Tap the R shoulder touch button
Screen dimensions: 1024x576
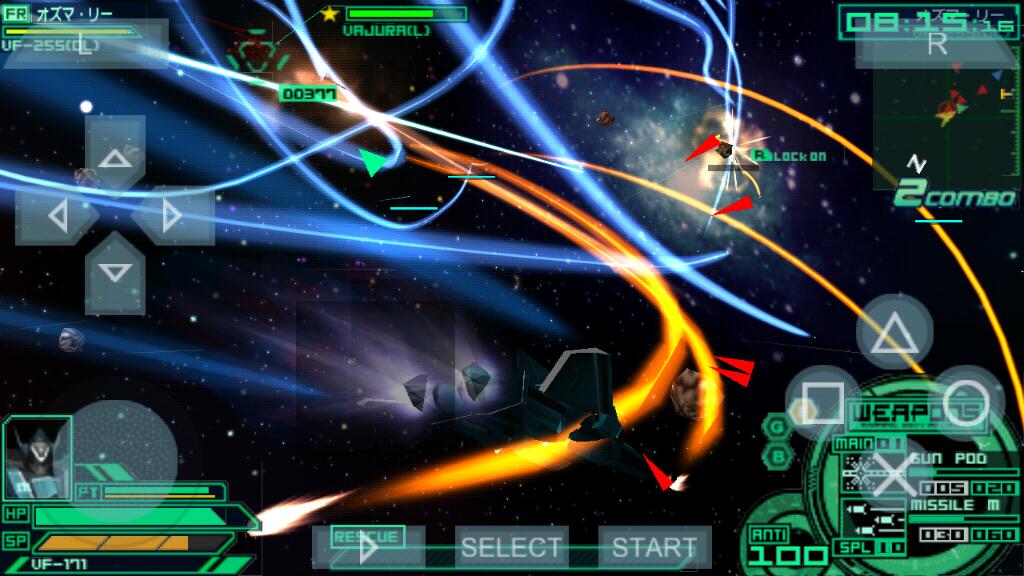point(937,43)
